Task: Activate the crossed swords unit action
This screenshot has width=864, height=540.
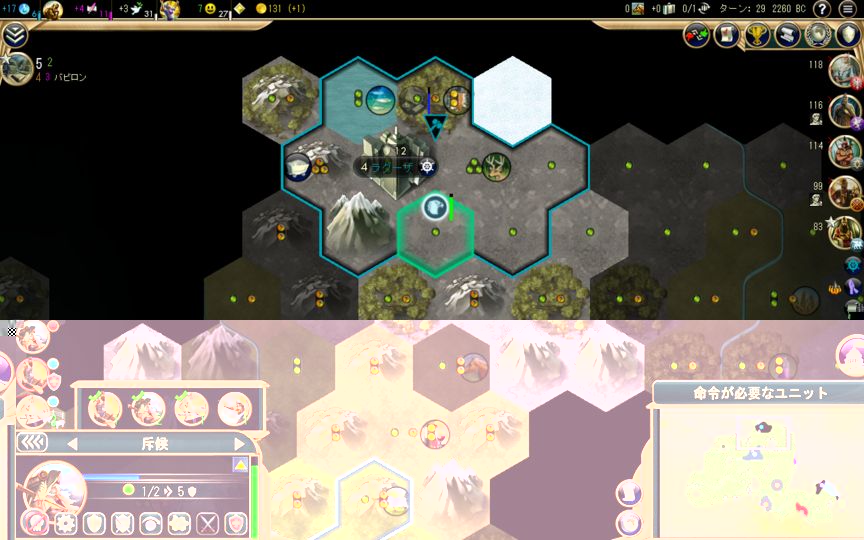Action: pos(207,523)
